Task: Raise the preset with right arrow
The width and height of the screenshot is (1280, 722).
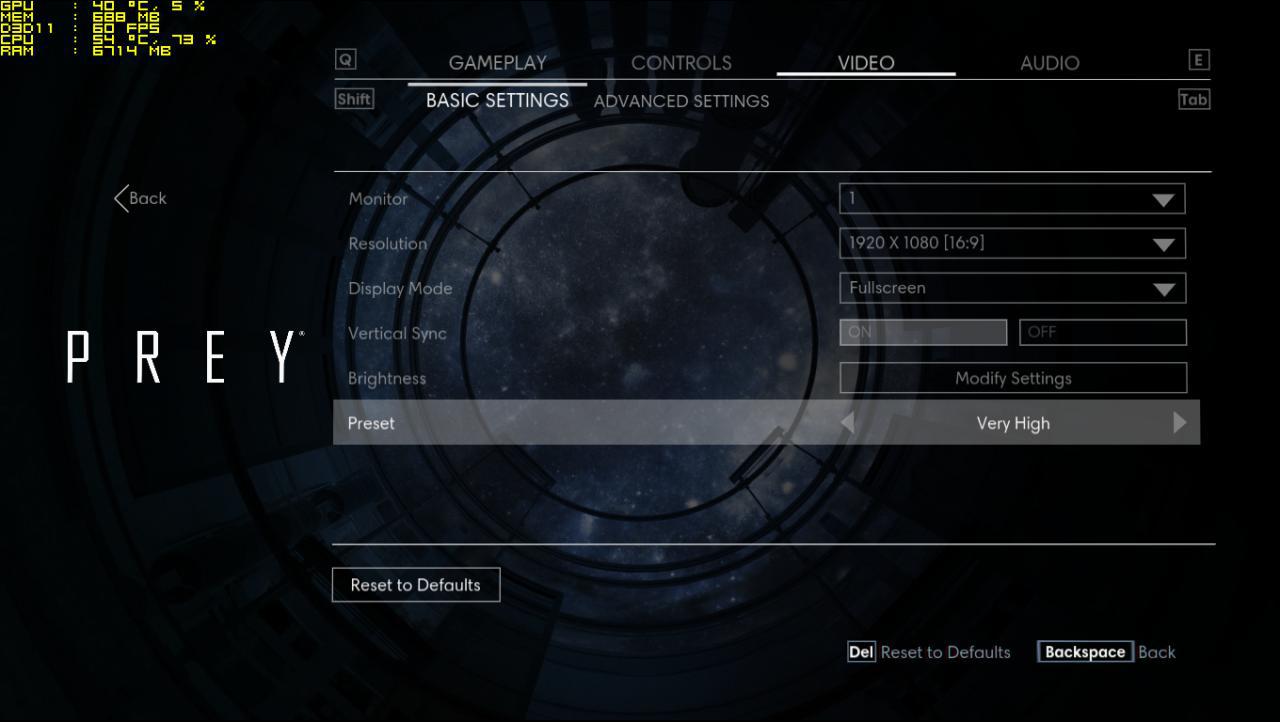Action: point(1179,423)
